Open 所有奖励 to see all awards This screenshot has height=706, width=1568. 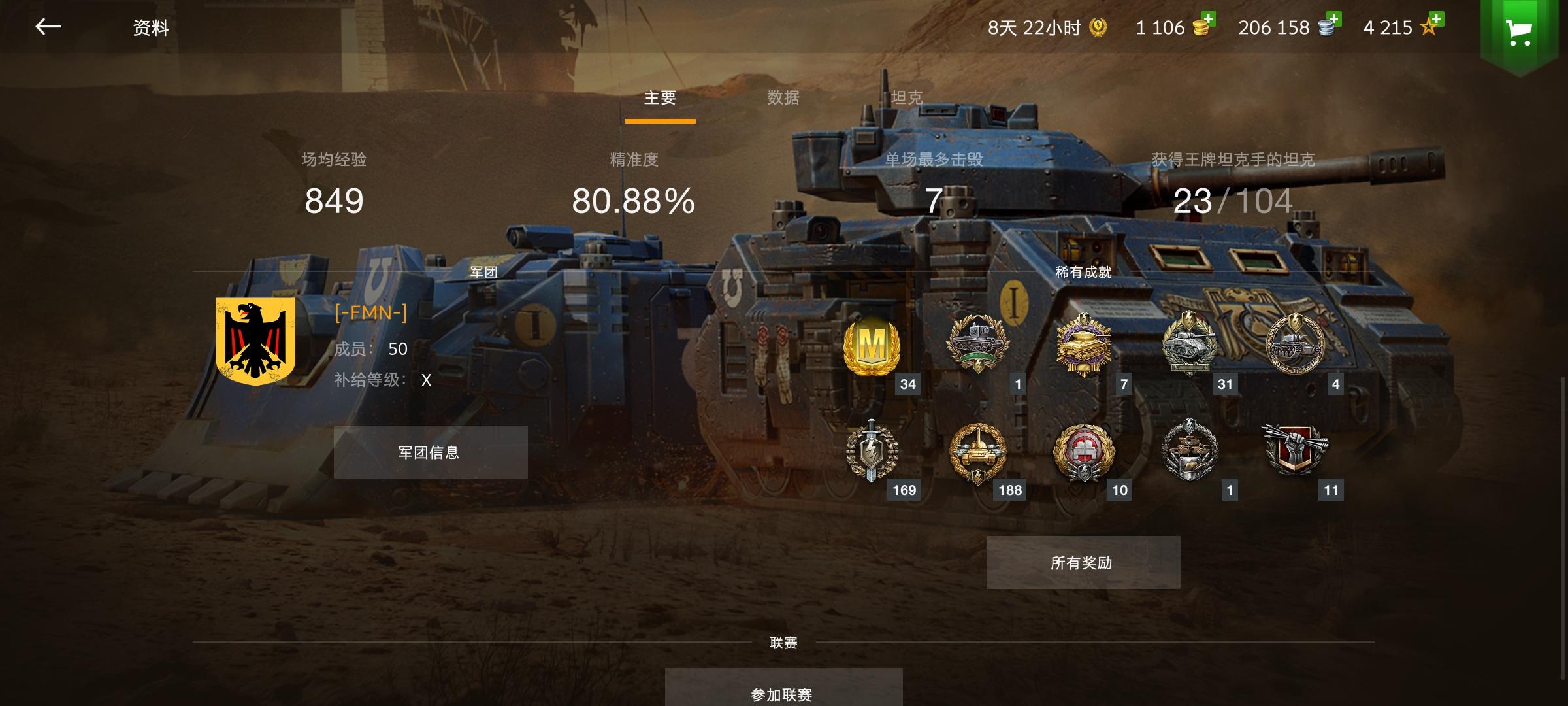1083,561
